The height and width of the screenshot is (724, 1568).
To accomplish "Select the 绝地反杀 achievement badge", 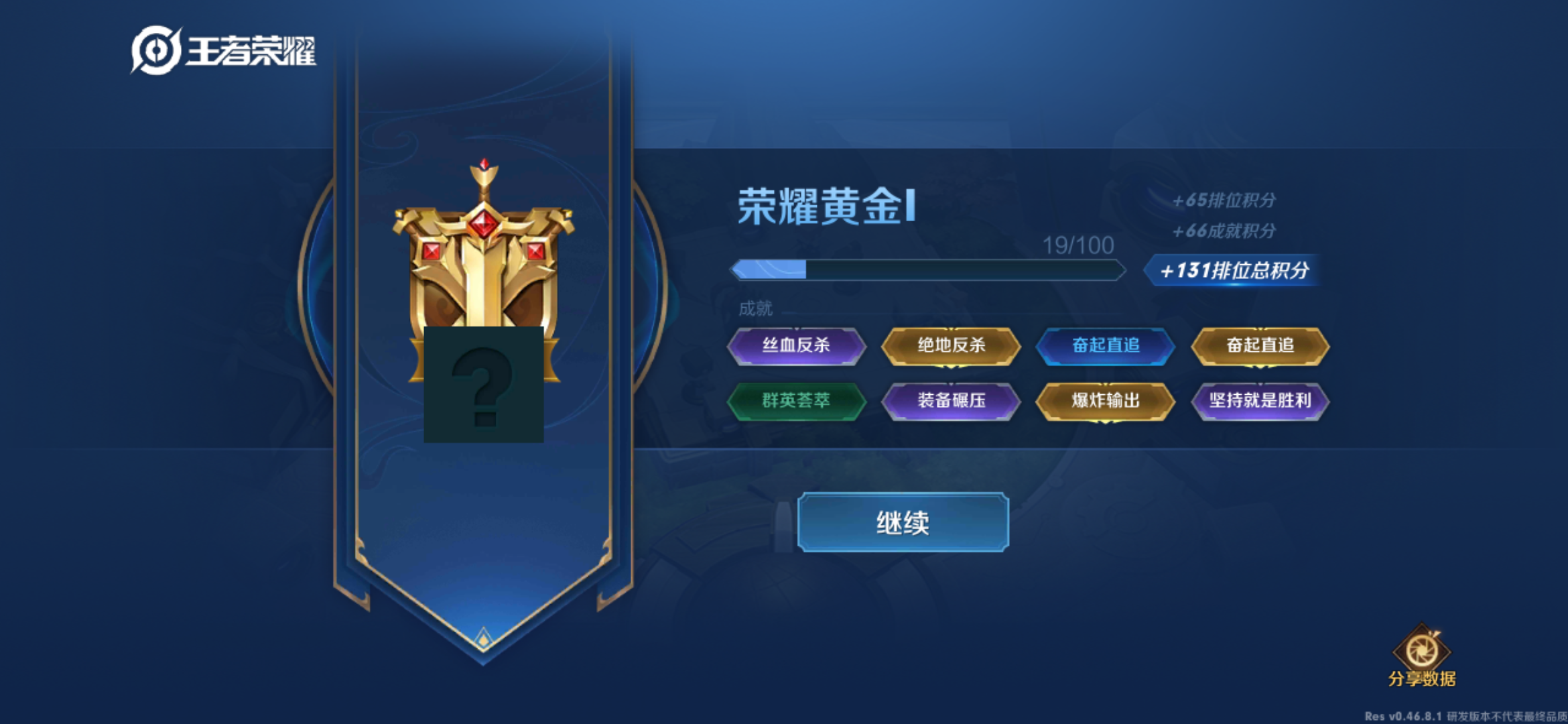I will (x=952, y=346).
